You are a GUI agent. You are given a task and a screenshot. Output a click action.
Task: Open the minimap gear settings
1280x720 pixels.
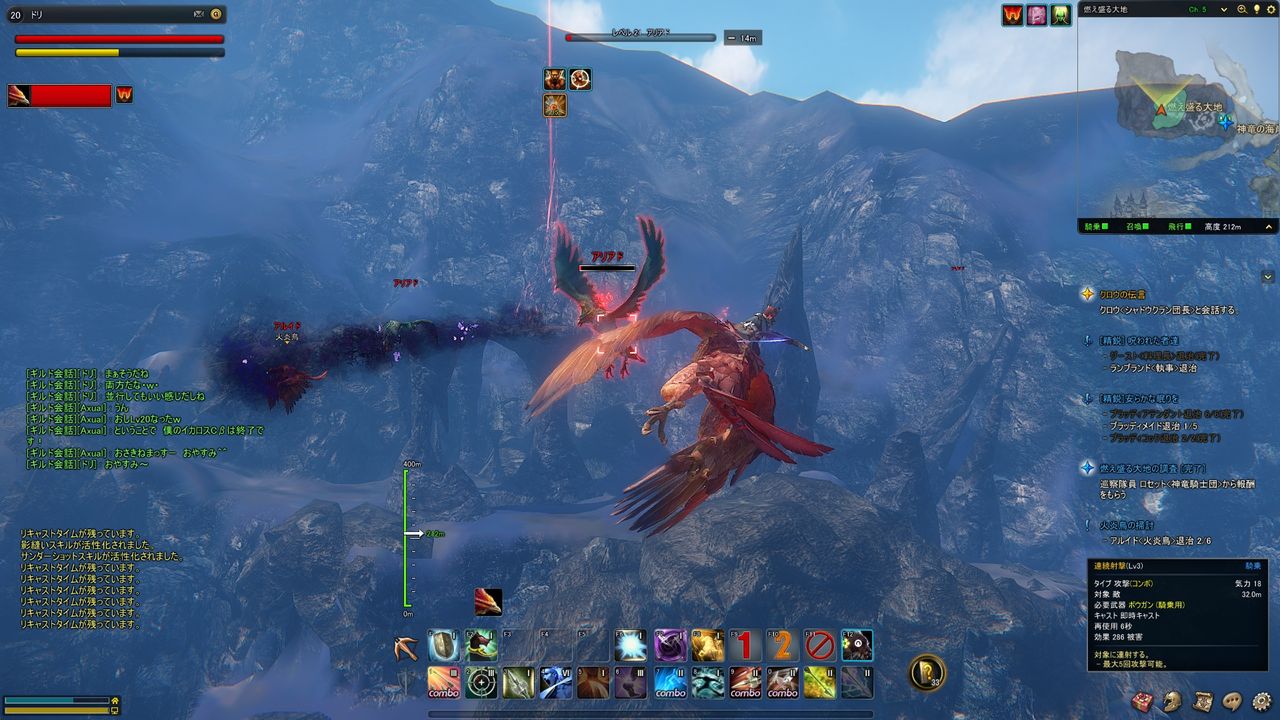tap(1269, 9)
